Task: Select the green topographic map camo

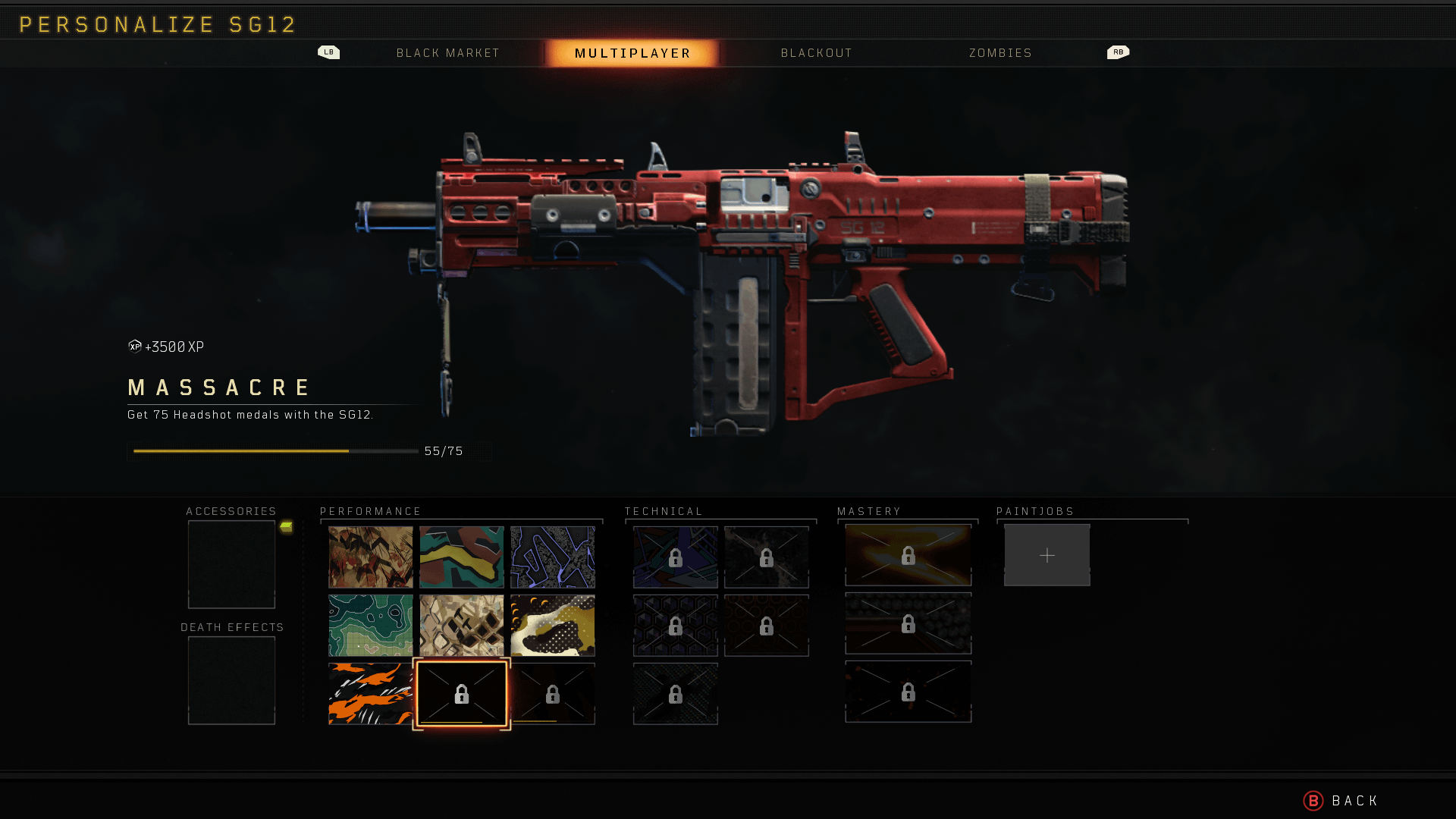Action: click(370, 626)
